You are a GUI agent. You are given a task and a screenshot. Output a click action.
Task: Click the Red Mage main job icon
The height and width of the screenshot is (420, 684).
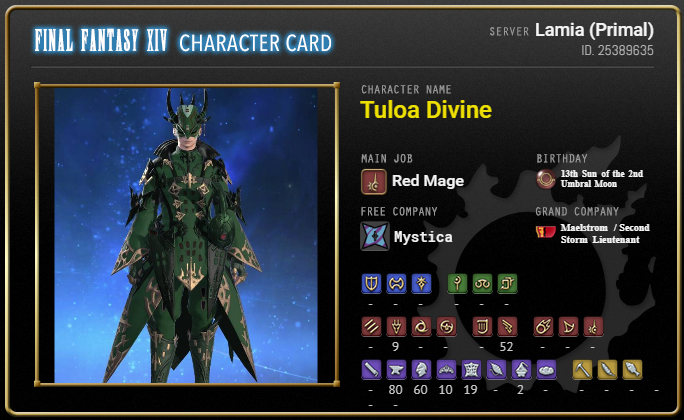point(374,181)
